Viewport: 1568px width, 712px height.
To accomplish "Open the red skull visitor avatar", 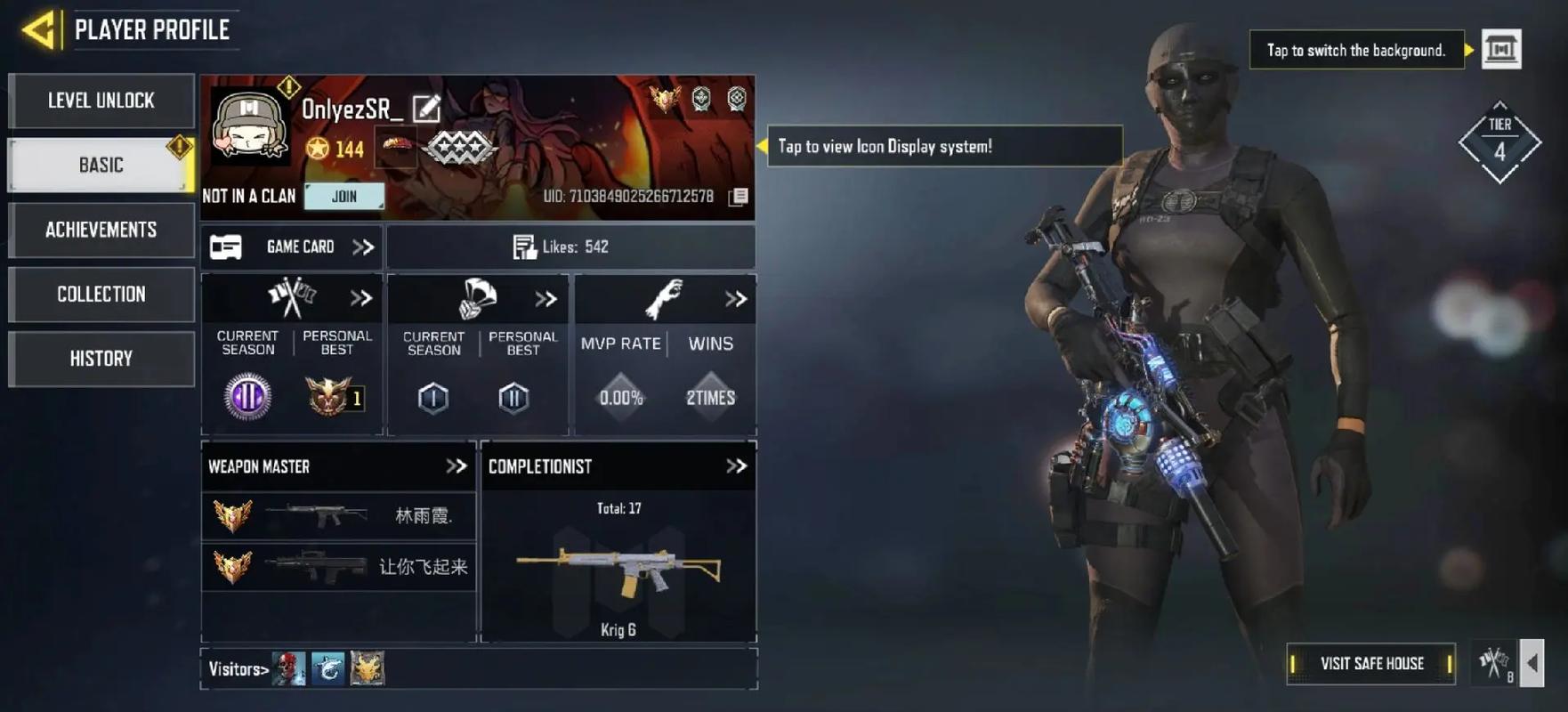I will click(288, 668).
